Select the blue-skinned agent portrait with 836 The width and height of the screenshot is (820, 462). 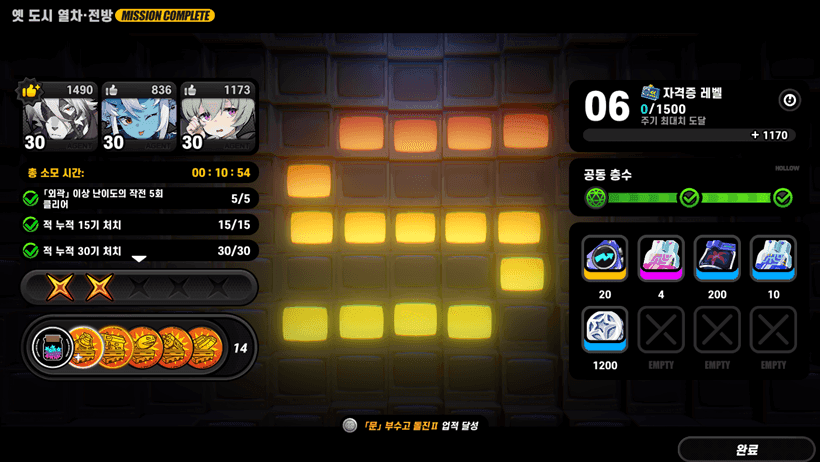[139, 116]
